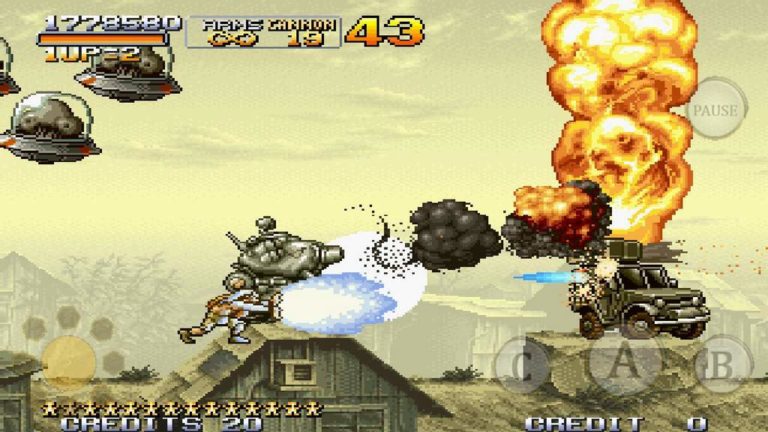This screenshot has height=432, width=768.
Task: Tap the PAUSE button
Action: click(x=716, y=110)
